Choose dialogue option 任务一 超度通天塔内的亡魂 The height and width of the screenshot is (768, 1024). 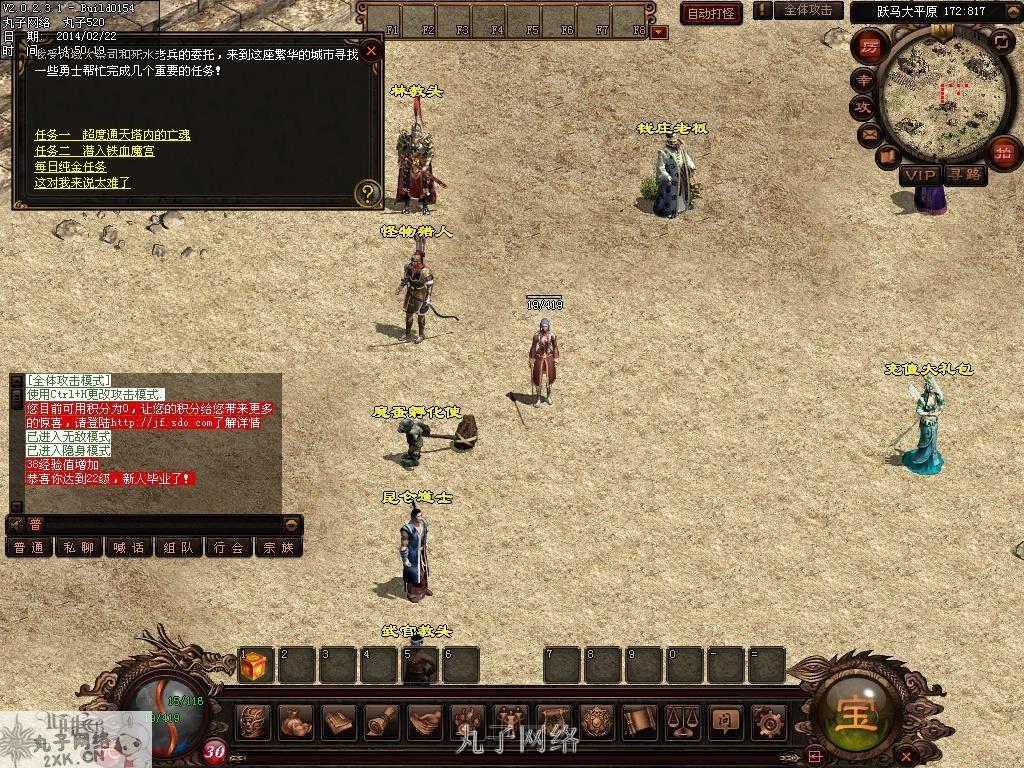(x=112, y=135)
